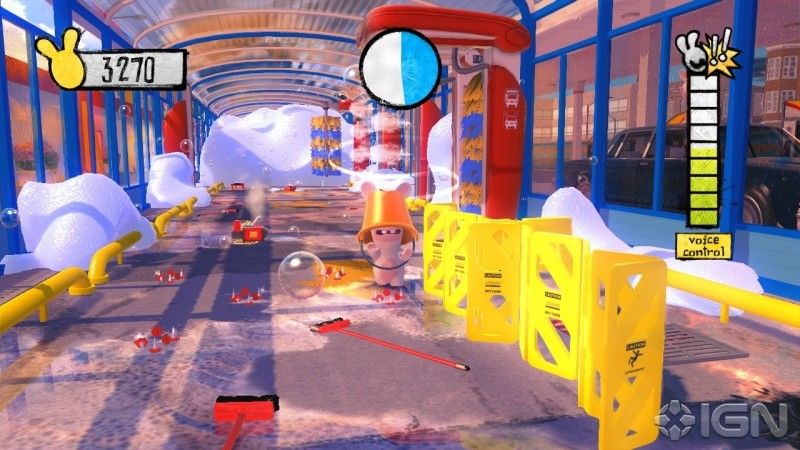Click the yellow hand score icon
The image size is (800, 450).
[x=60, y=60]
